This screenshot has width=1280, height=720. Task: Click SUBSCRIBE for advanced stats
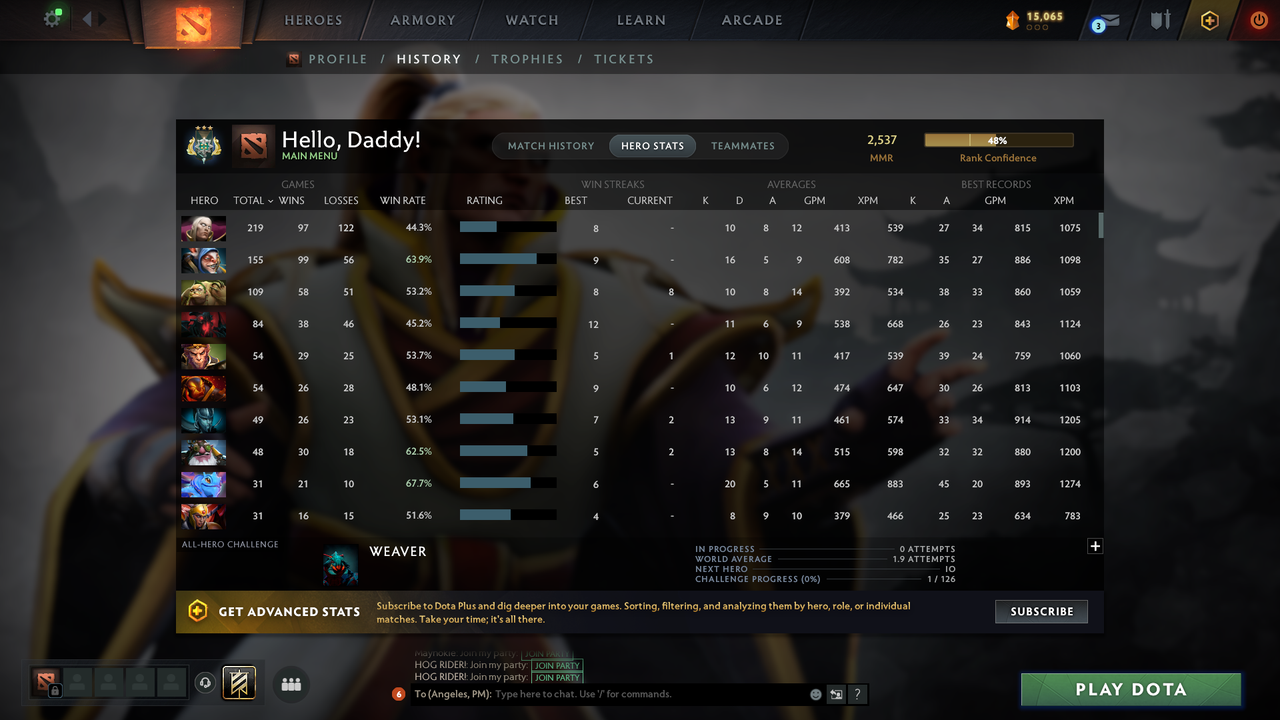(x=1041, y=611)
